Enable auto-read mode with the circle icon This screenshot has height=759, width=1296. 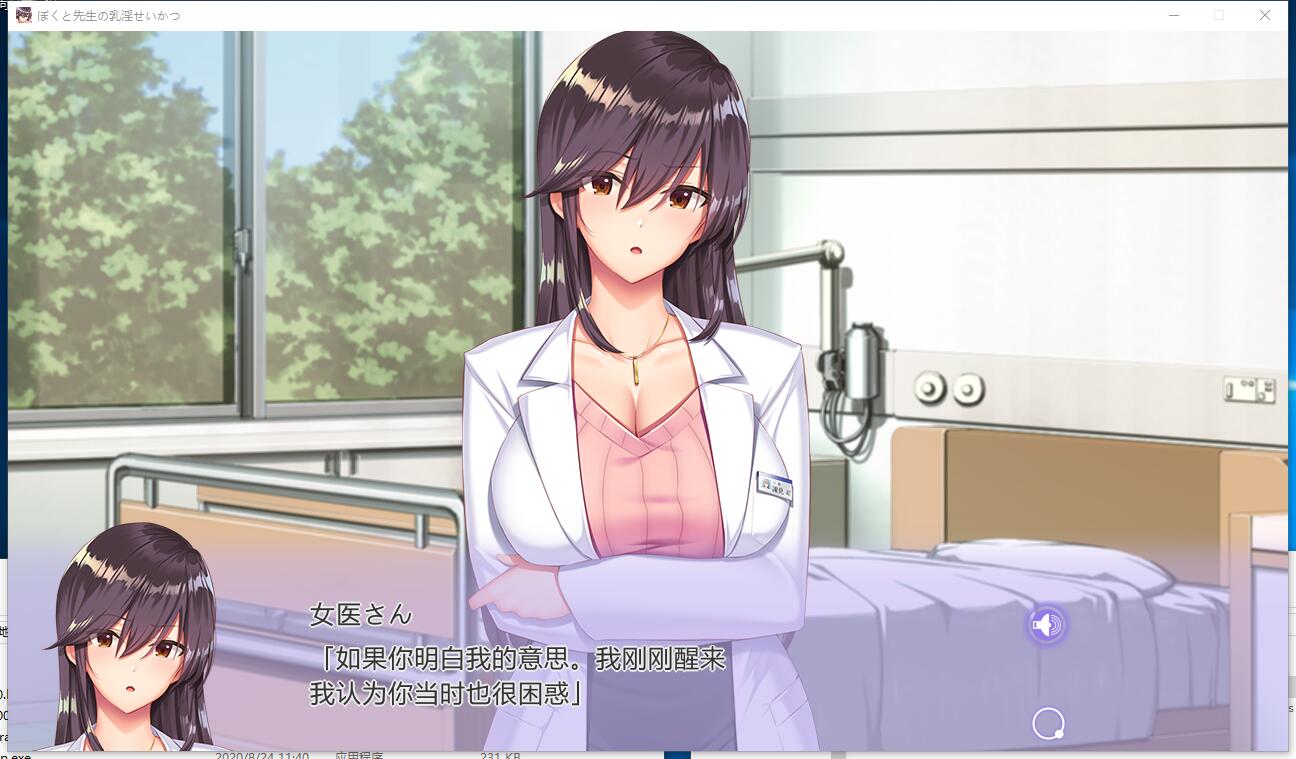coord(1047,723)
